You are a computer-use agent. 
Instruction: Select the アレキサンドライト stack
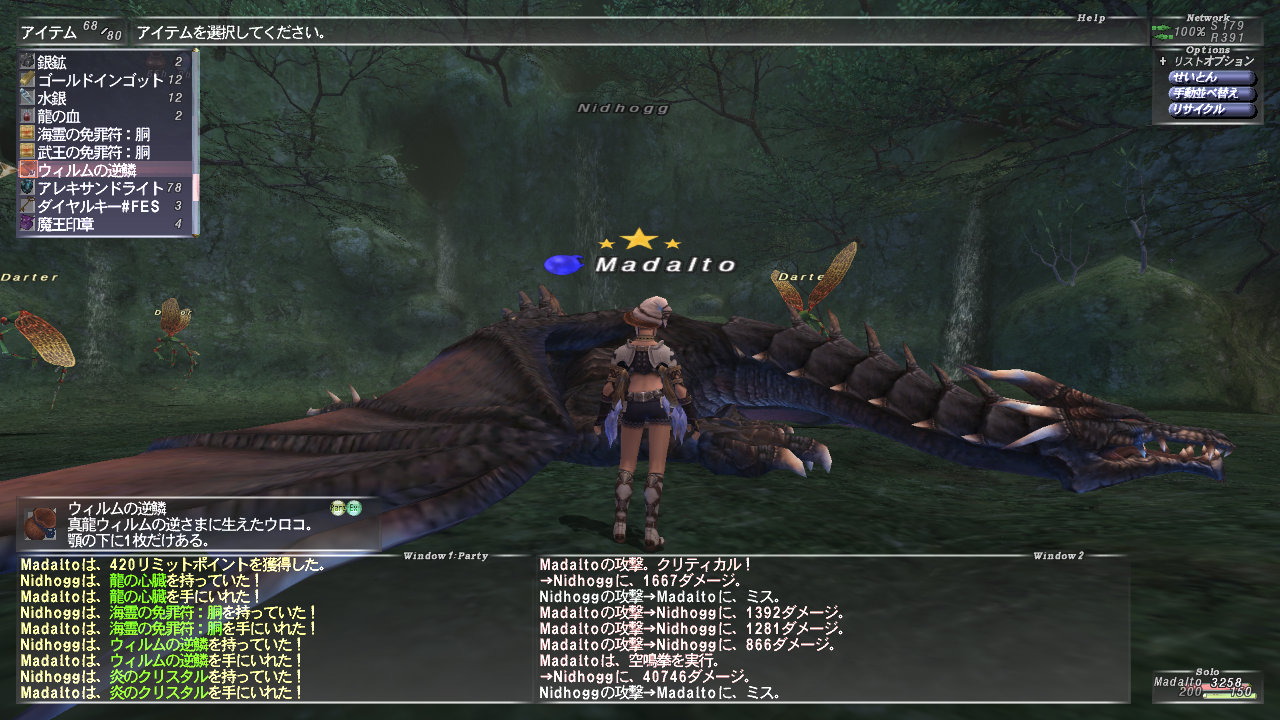pos(100,188)
